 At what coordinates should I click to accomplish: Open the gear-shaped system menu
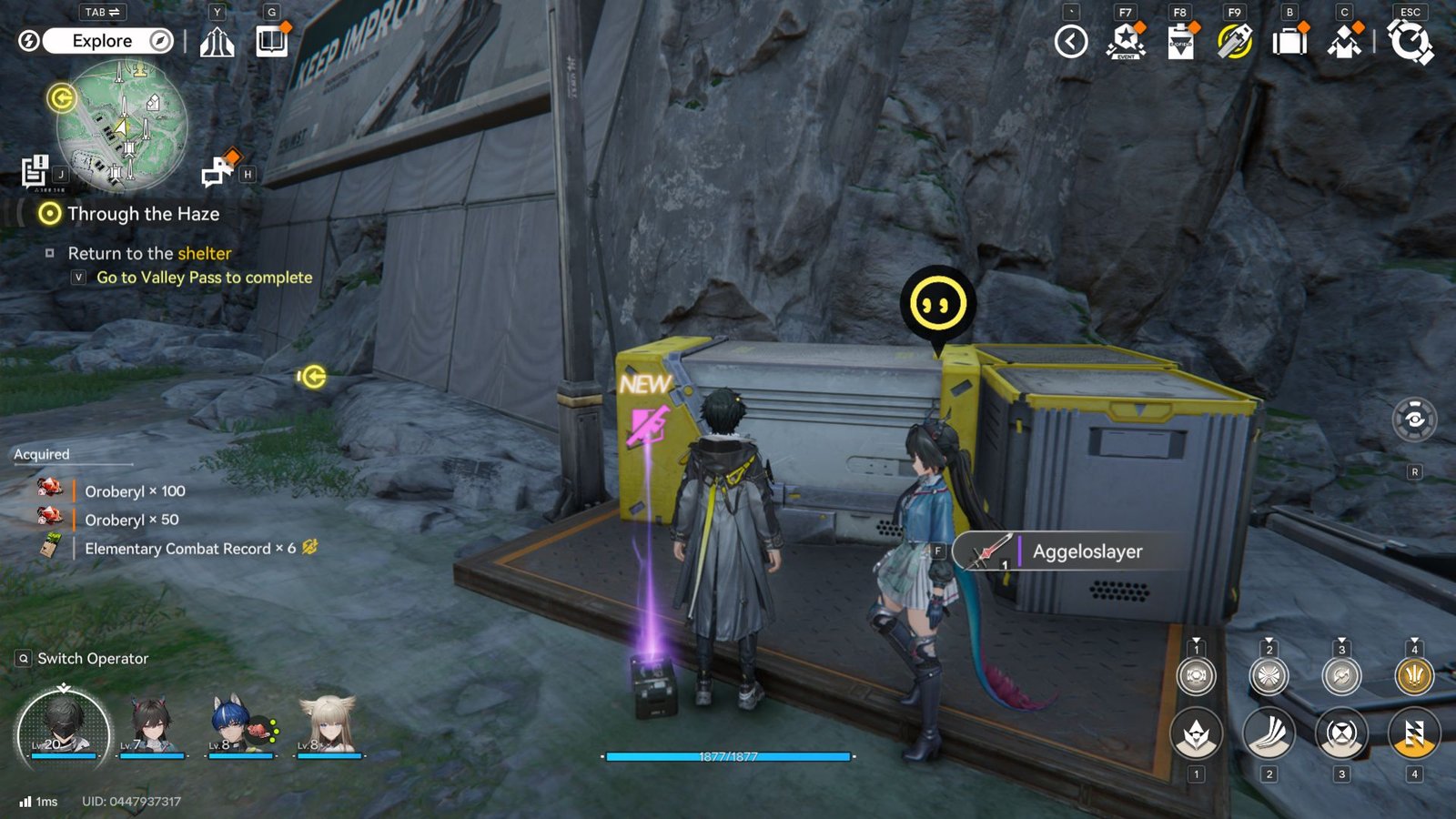pyautogui.click(x=1410, y=42)
